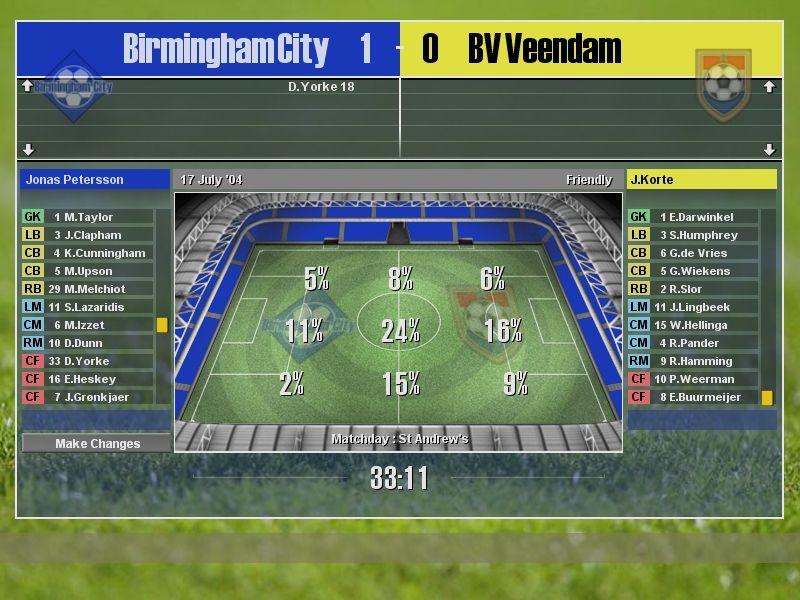Viewport: 800px width, 600px height.
Task: Open the BV Veendam team name header
Action: coord(544,49)
